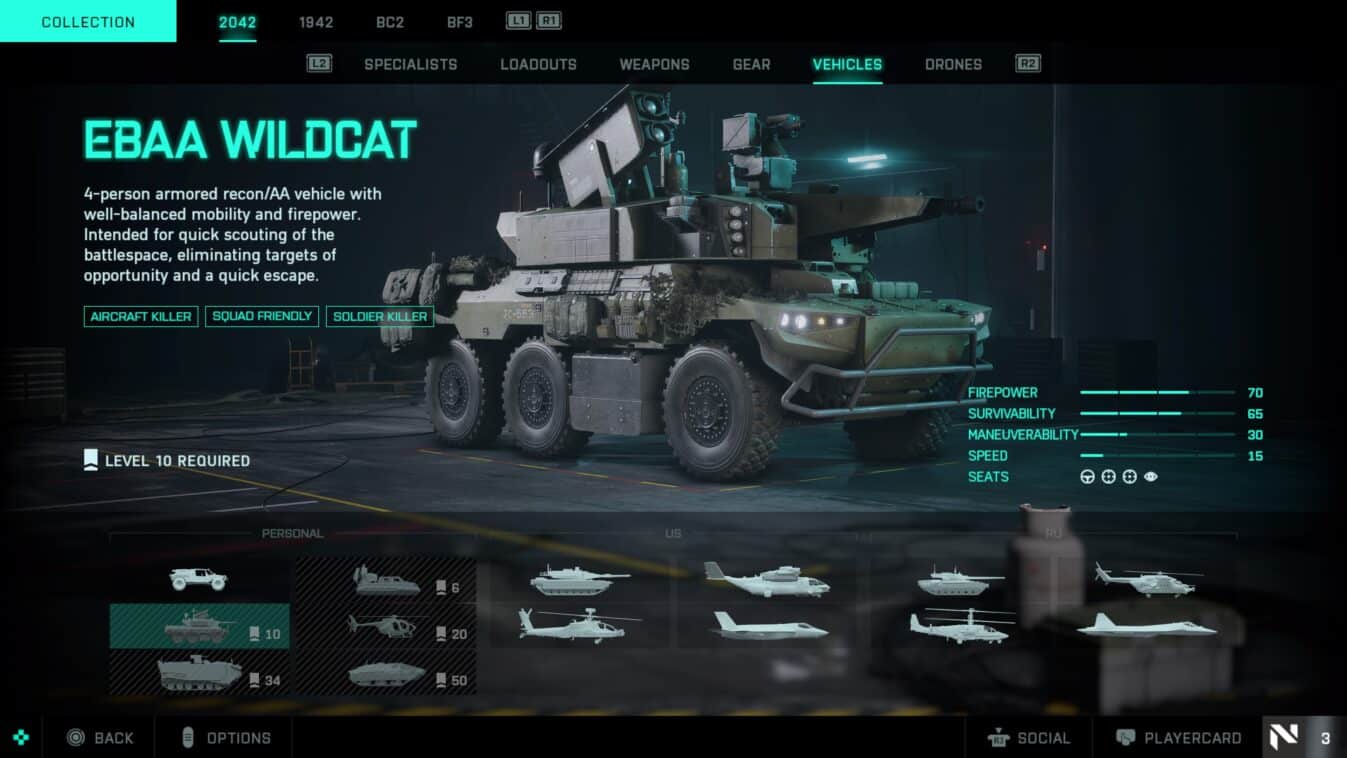This screenshot has height=758, width=1347.
Task: Select the spotter eye seat icon
Action: (1152, 477)
